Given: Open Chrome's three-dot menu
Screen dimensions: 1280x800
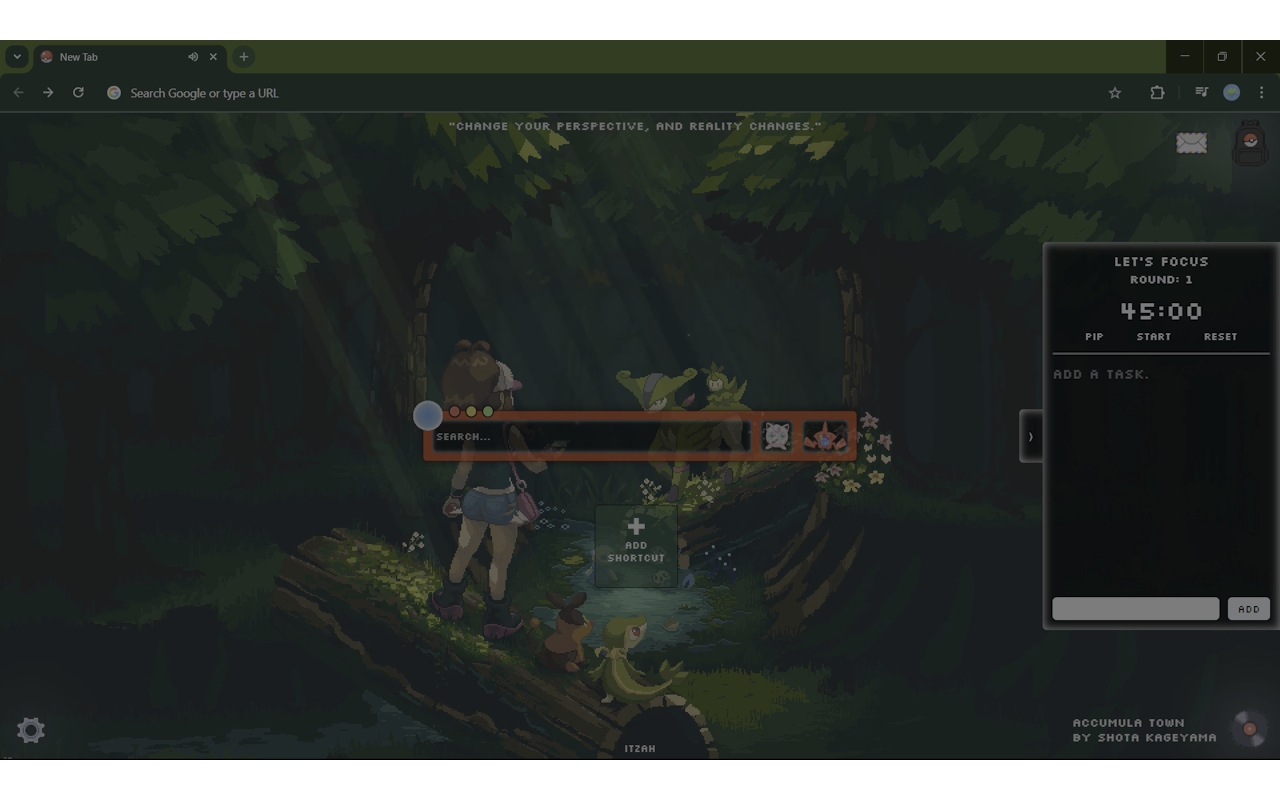Looking at the screenshot, I should 1259,92.
